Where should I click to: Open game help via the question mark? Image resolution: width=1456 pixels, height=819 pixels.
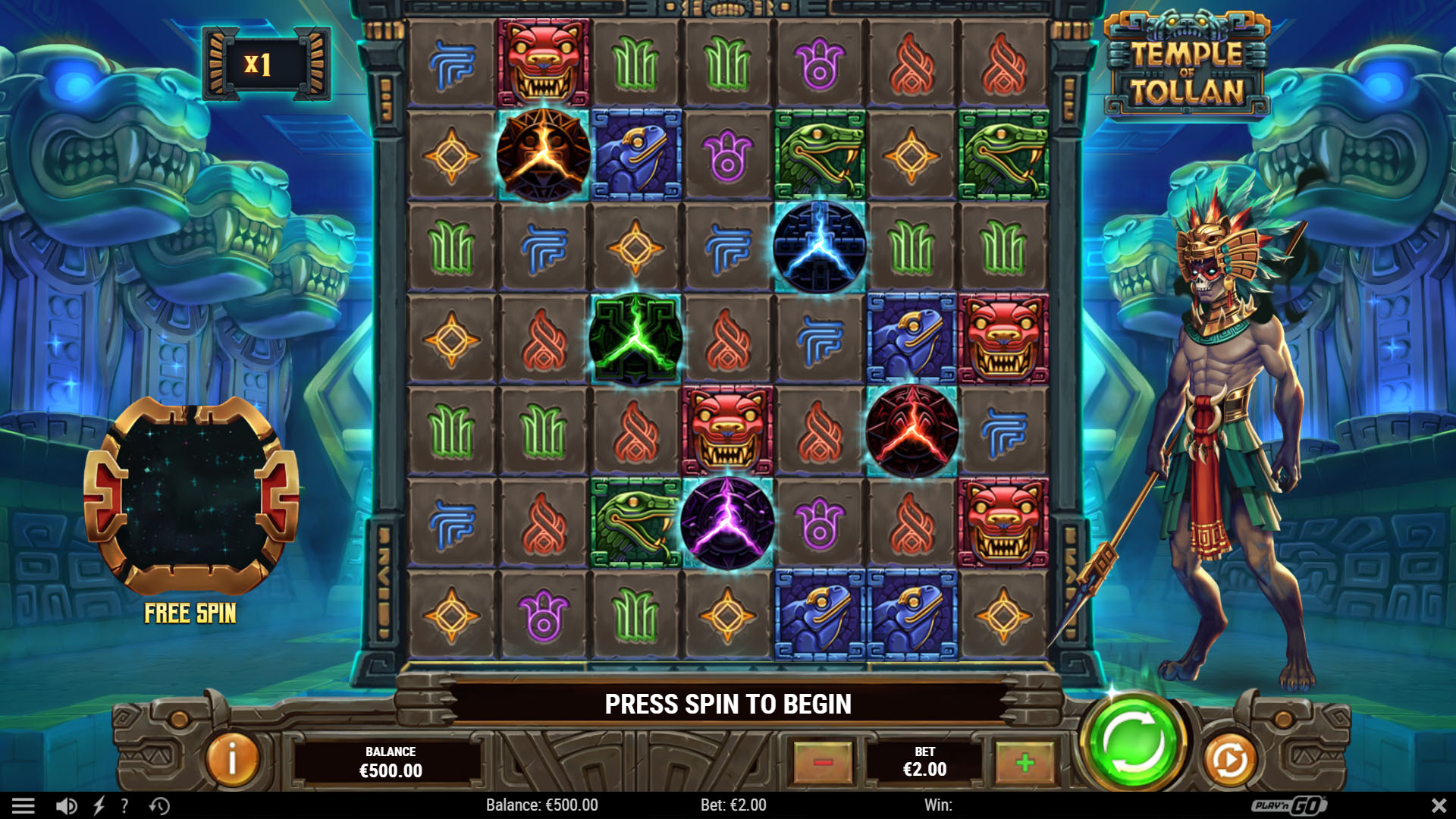[124, 805]
